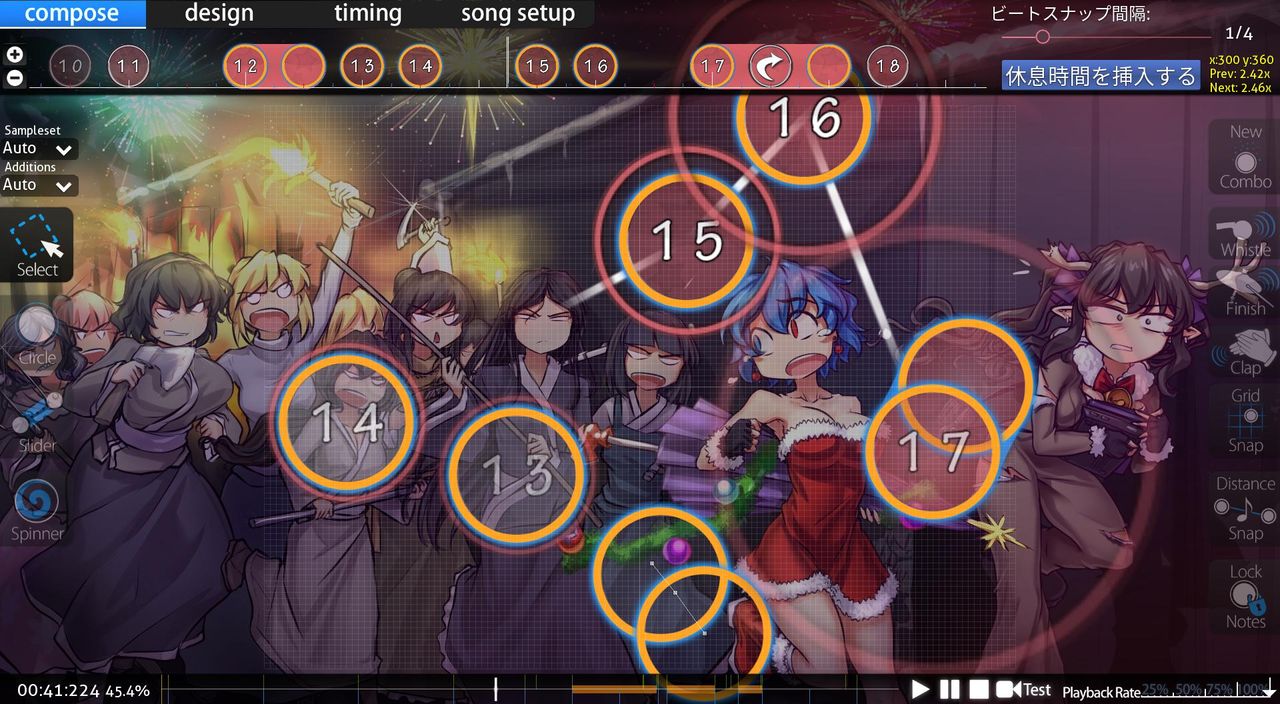Screen dimensions: 1280x704
Task: Toggle Grid Snap
Action: click(x=1245, y=420)
